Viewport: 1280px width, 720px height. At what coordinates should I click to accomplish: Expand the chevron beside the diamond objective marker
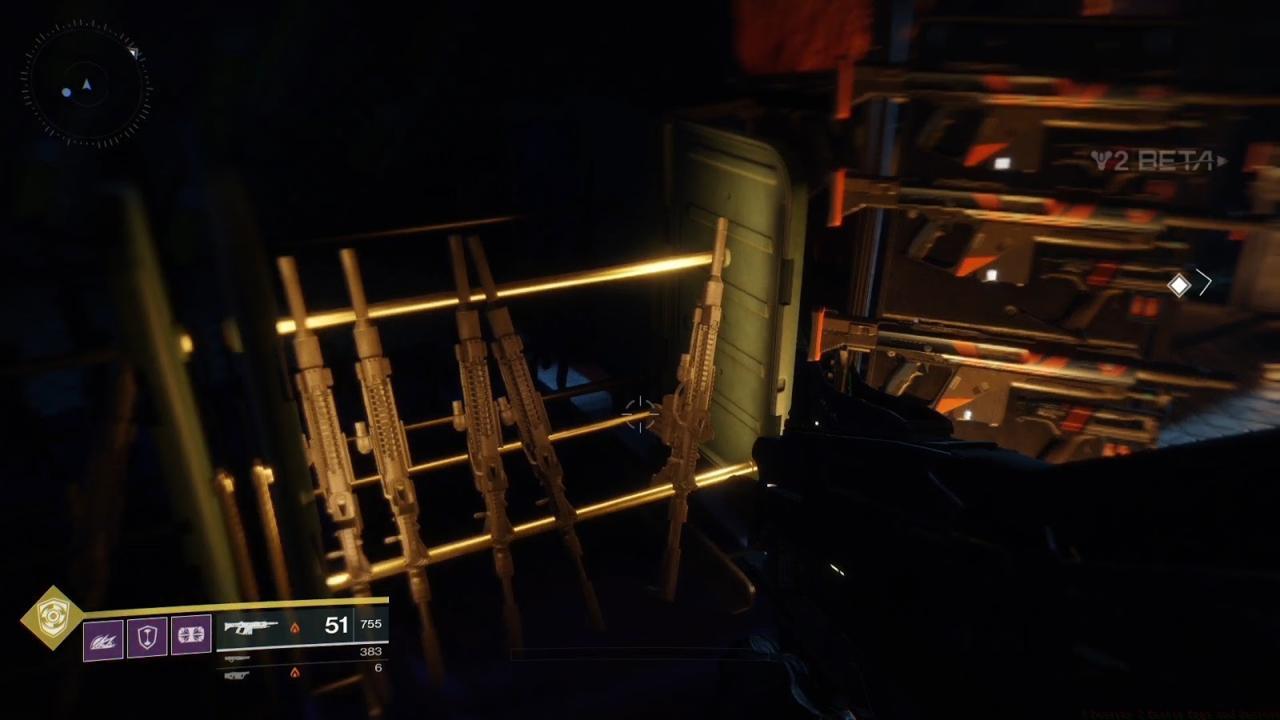(1207, 283)
